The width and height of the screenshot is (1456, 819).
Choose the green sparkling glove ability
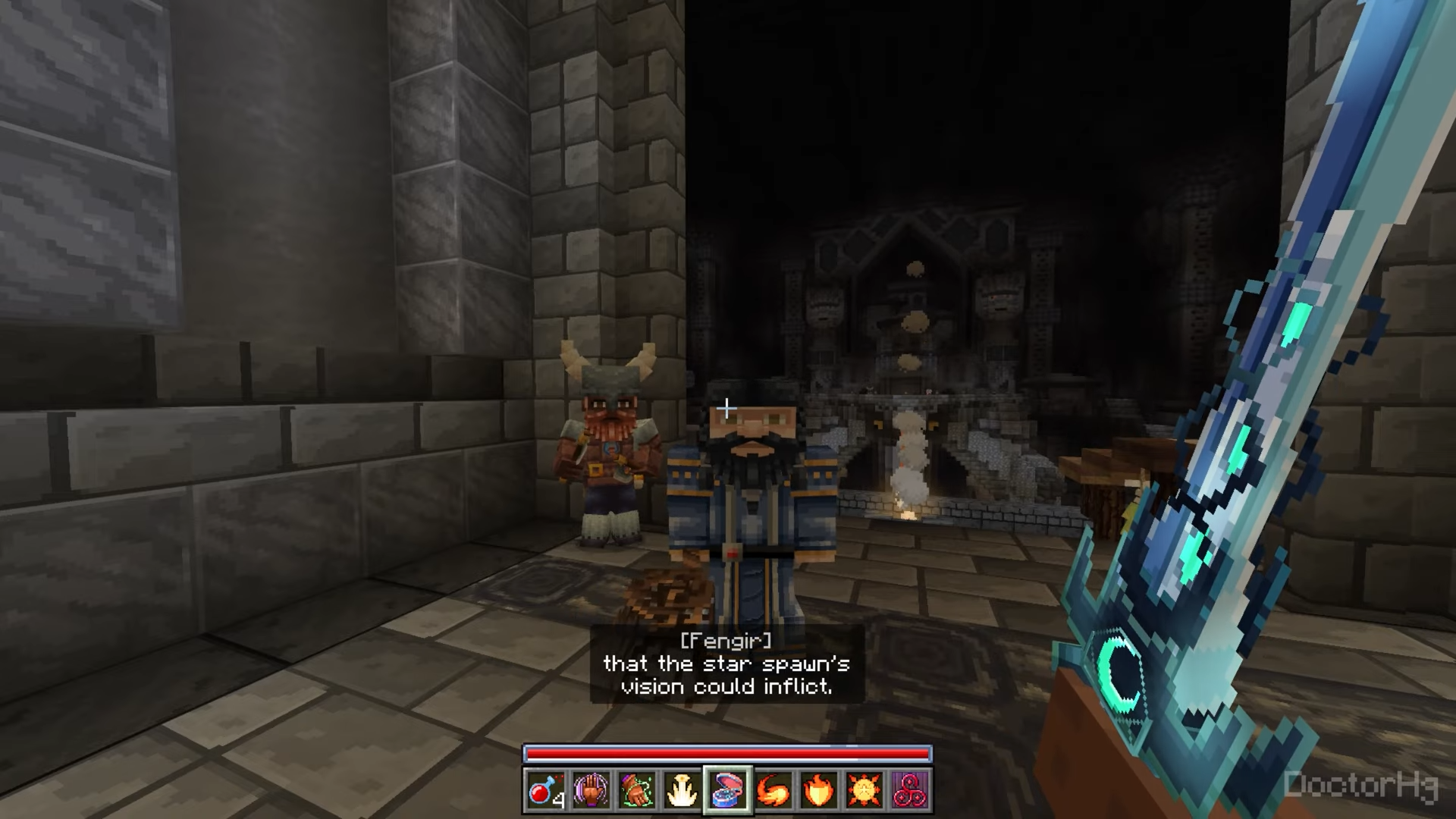(x=637, y=791)
